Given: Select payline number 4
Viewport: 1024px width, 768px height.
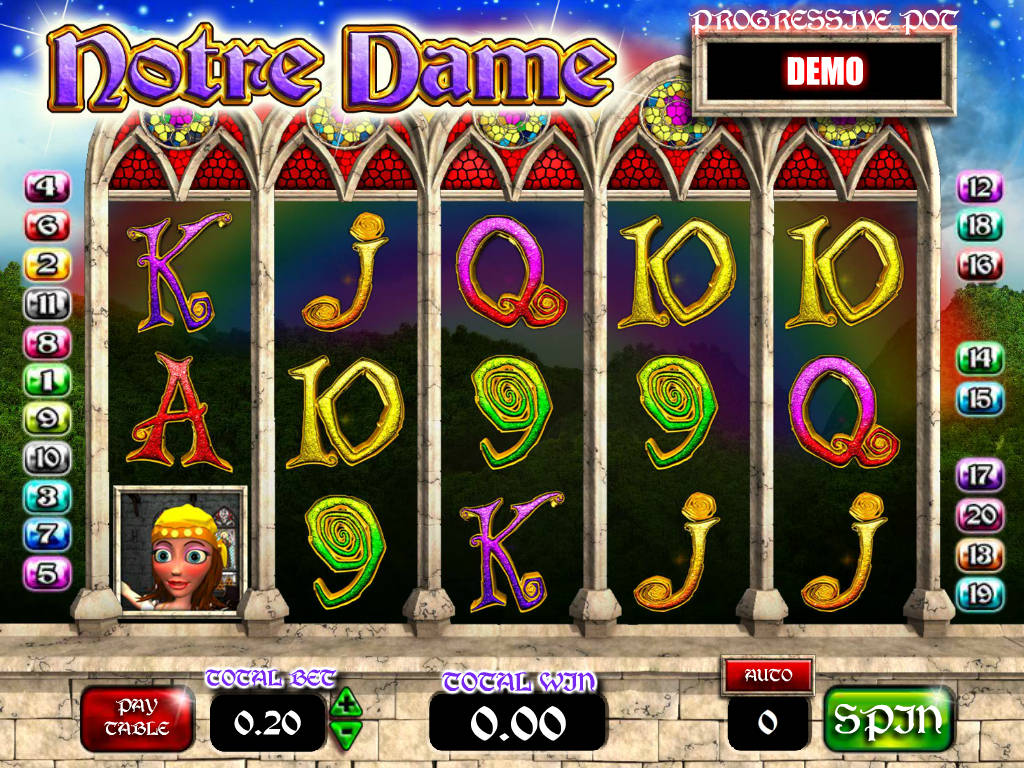Looking at the screenshot, I should 48,187.
